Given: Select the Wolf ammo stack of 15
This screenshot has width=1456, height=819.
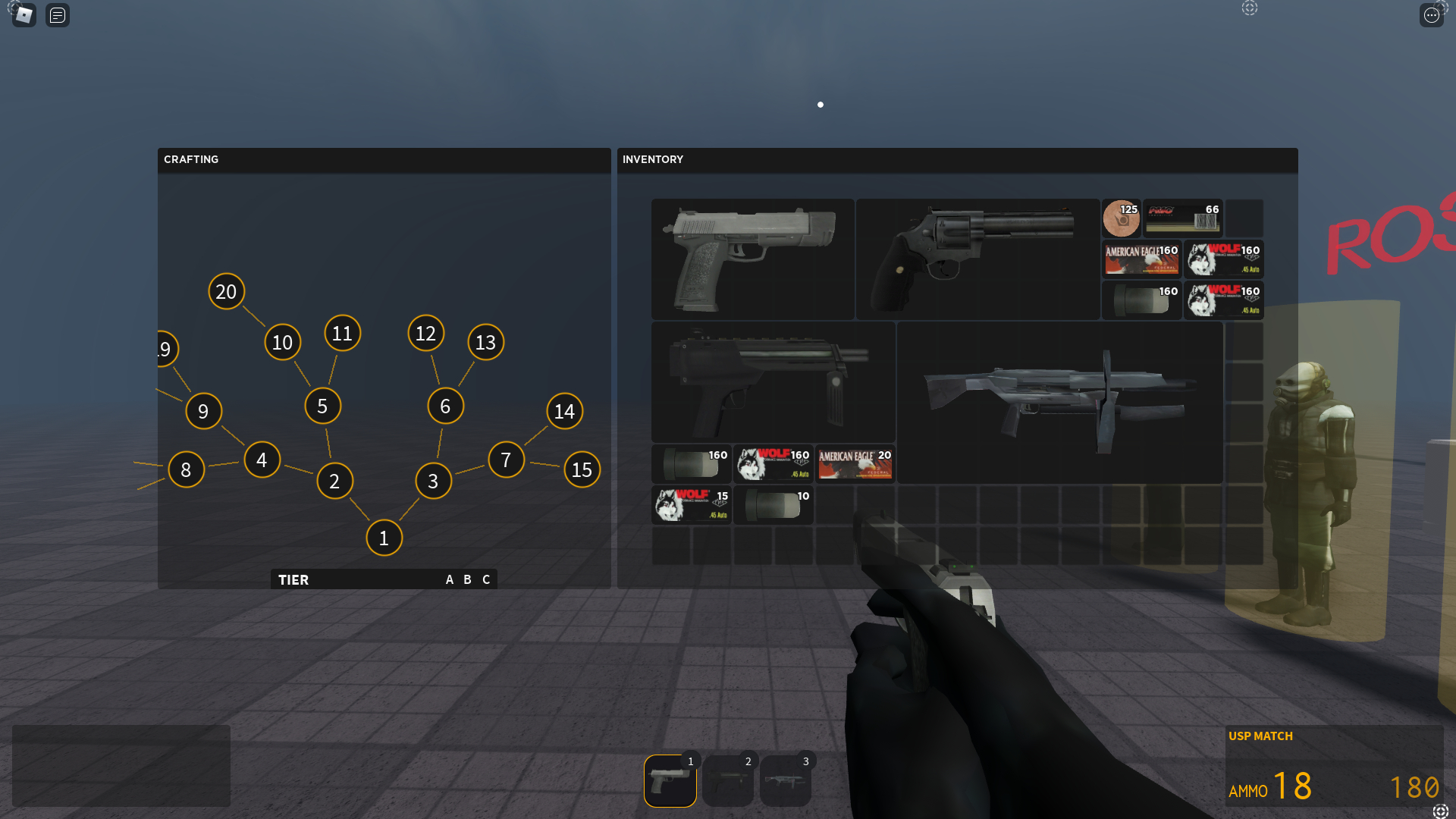Looking at the screenshot, I should pyautogui.click(x=691, y=505).
